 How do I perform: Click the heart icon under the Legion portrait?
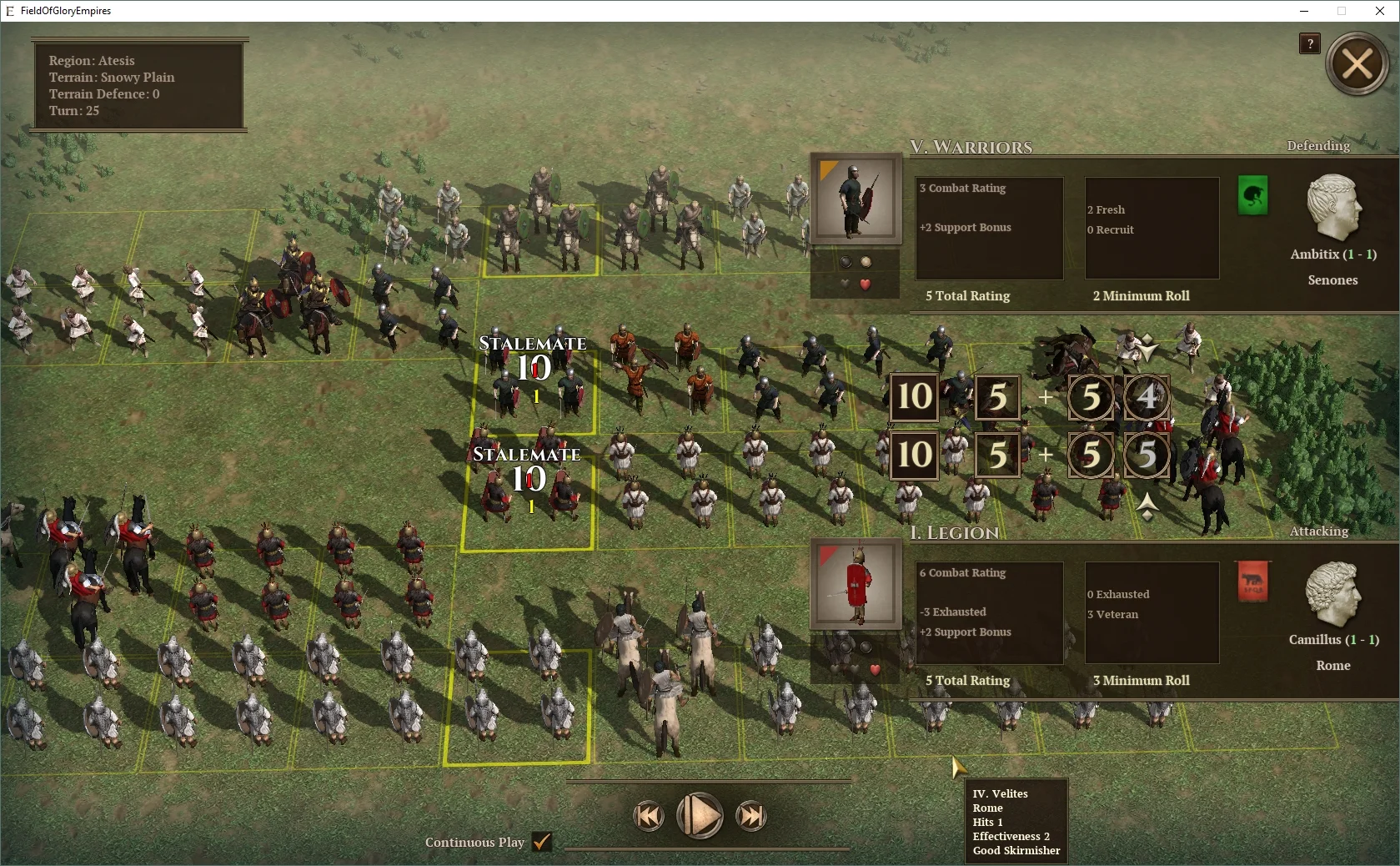point(874,668)
